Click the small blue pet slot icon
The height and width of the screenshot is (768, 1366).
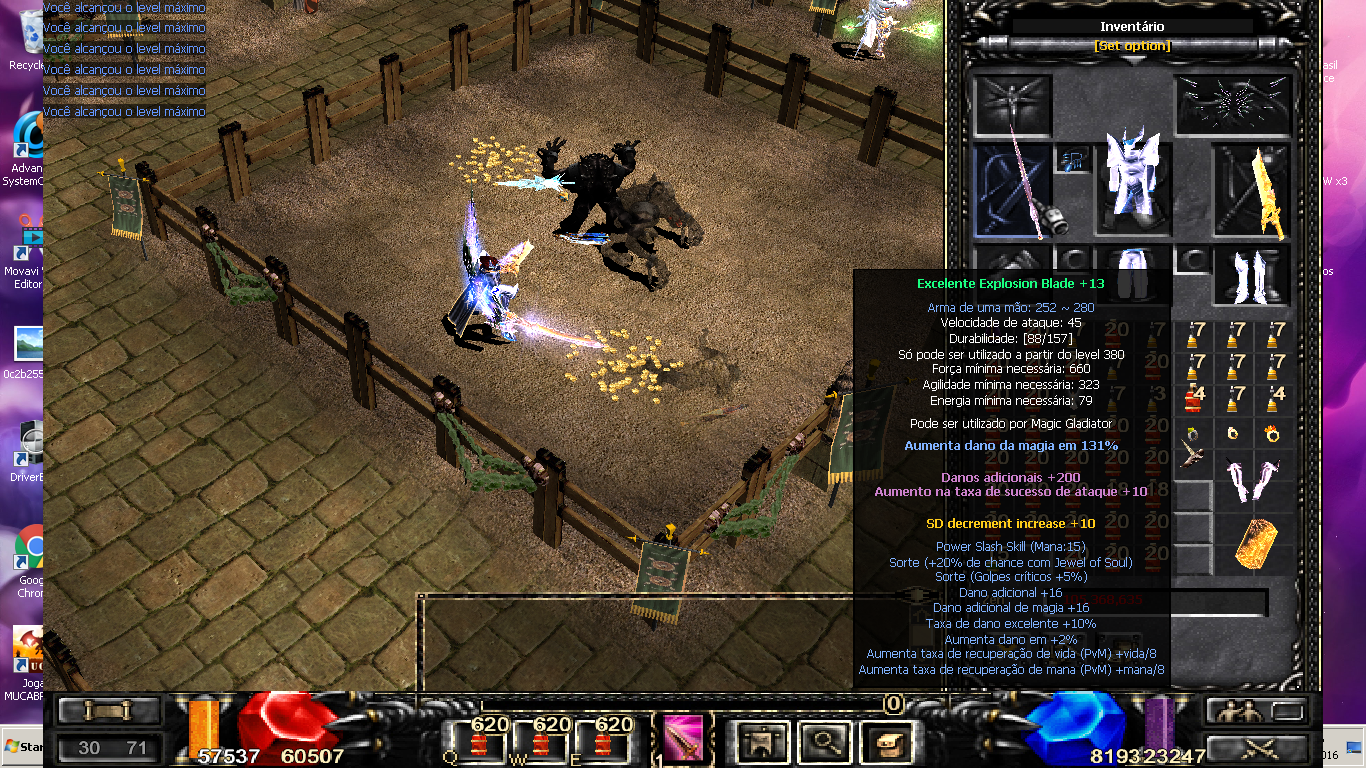tap(1075, 159)
